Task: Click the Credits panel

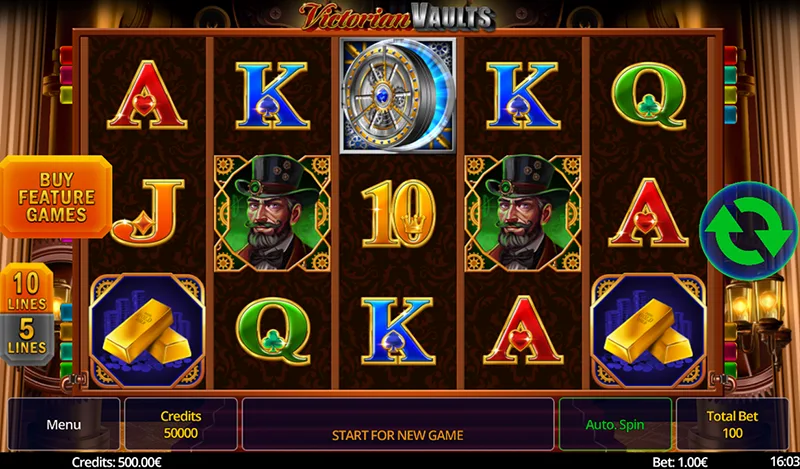Action: point(181,424)
